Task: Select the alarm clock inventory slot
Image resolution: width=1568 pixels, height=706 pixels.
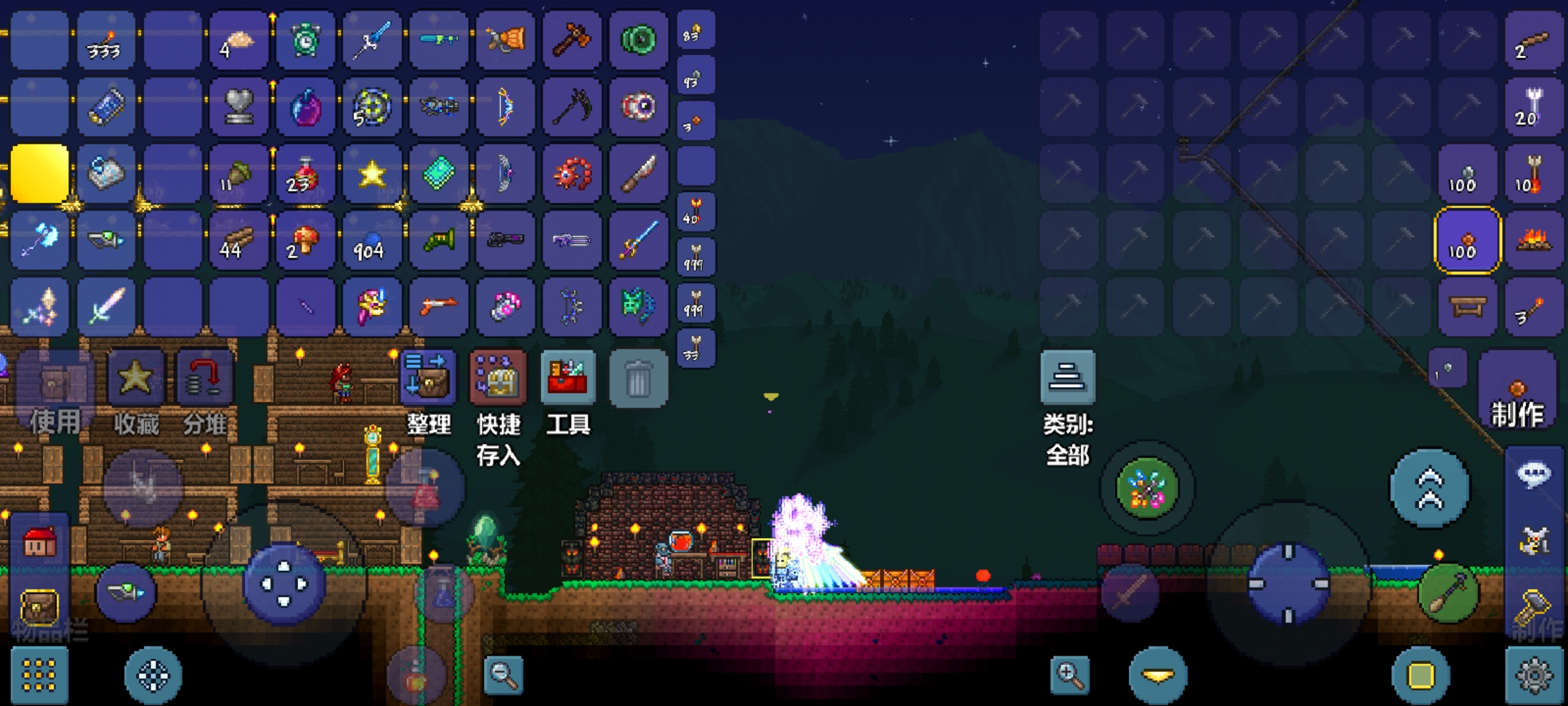Action: pos(305,41)
